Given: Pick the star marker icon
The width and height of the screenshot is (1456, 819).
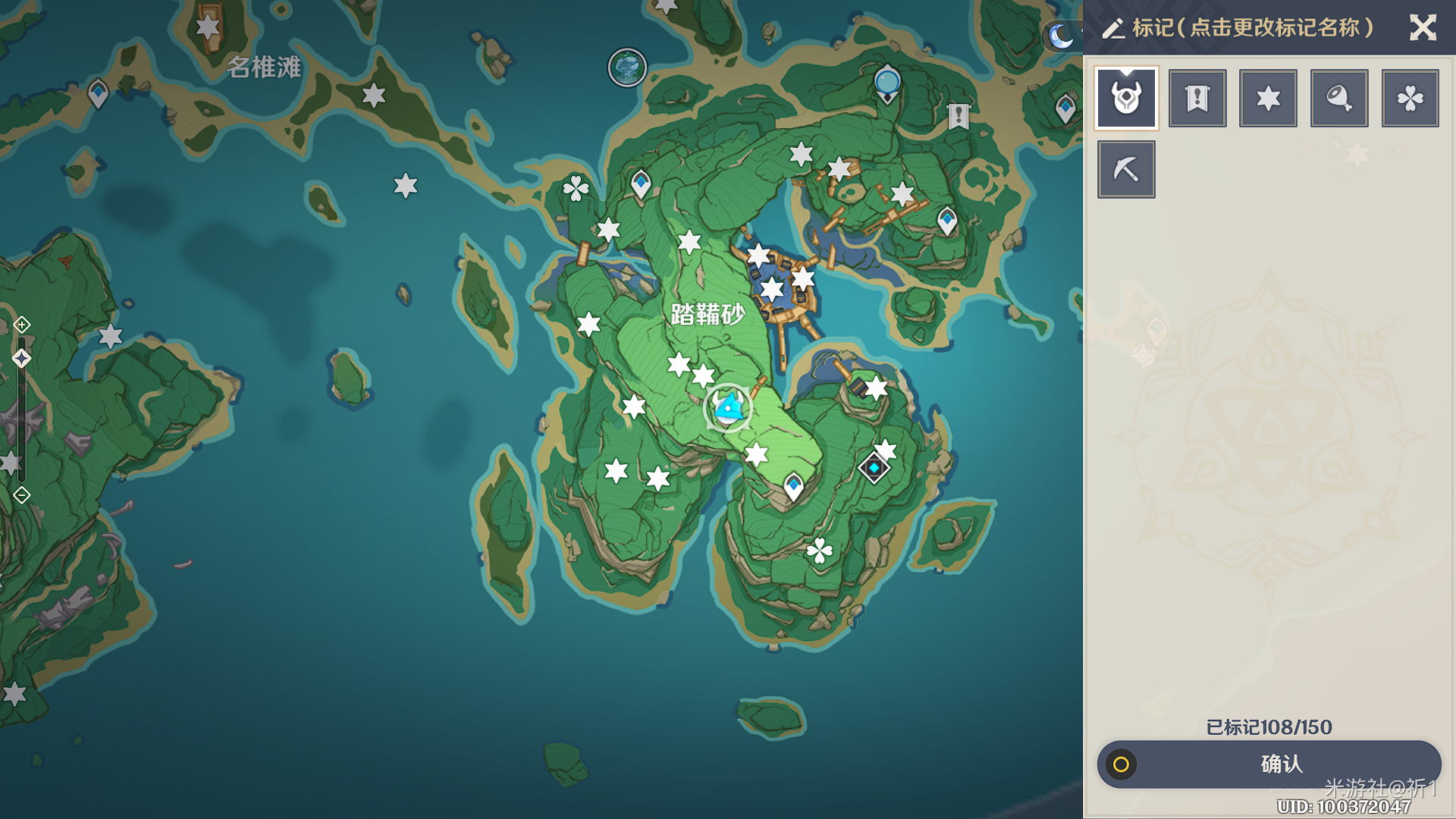Looking at the screenshot, I should (x=1268, y=98).
